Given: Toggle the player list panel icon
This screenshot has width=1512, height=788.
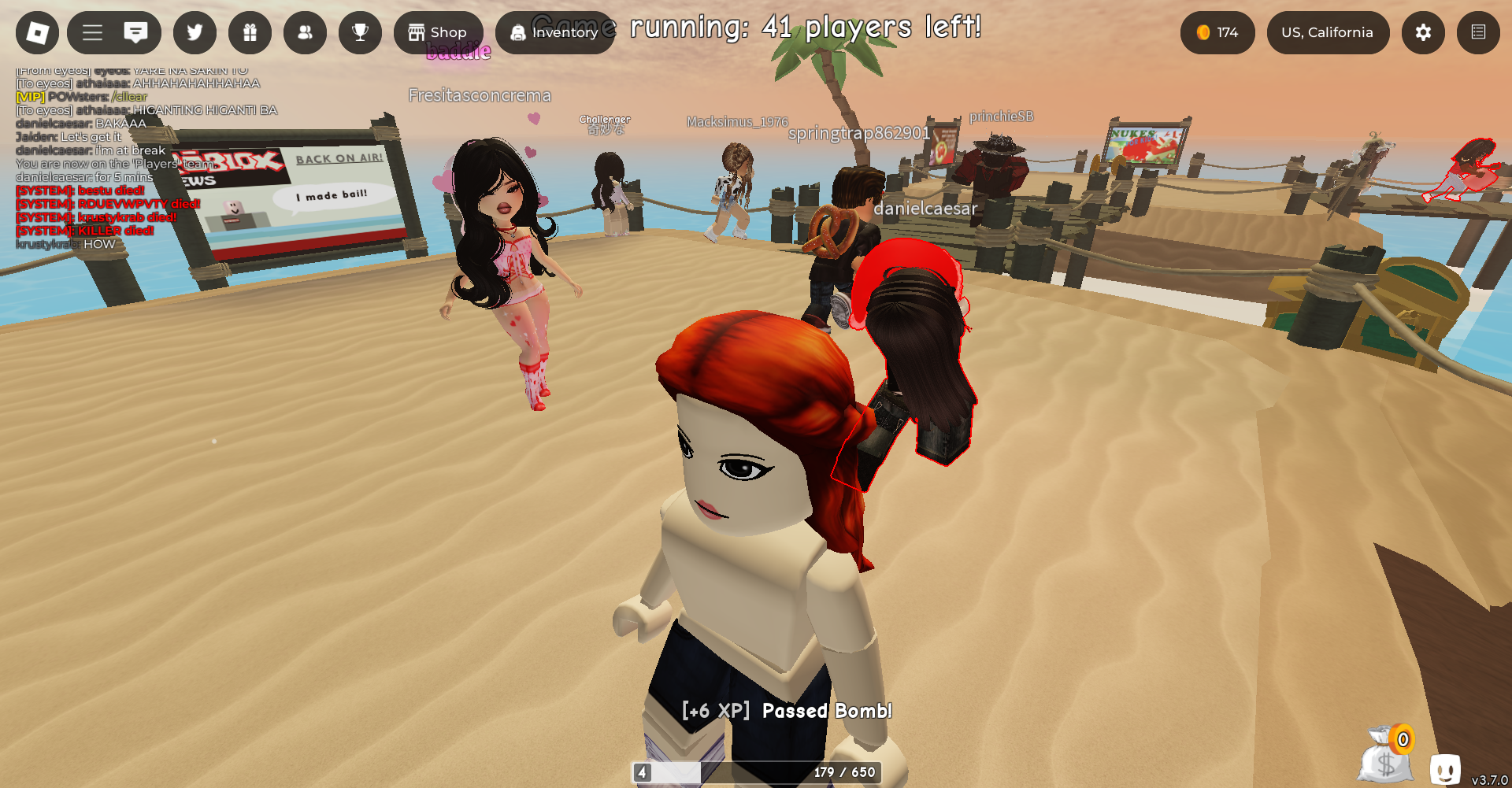Looking at the screenshot, I should click(x=1478, y=32).
